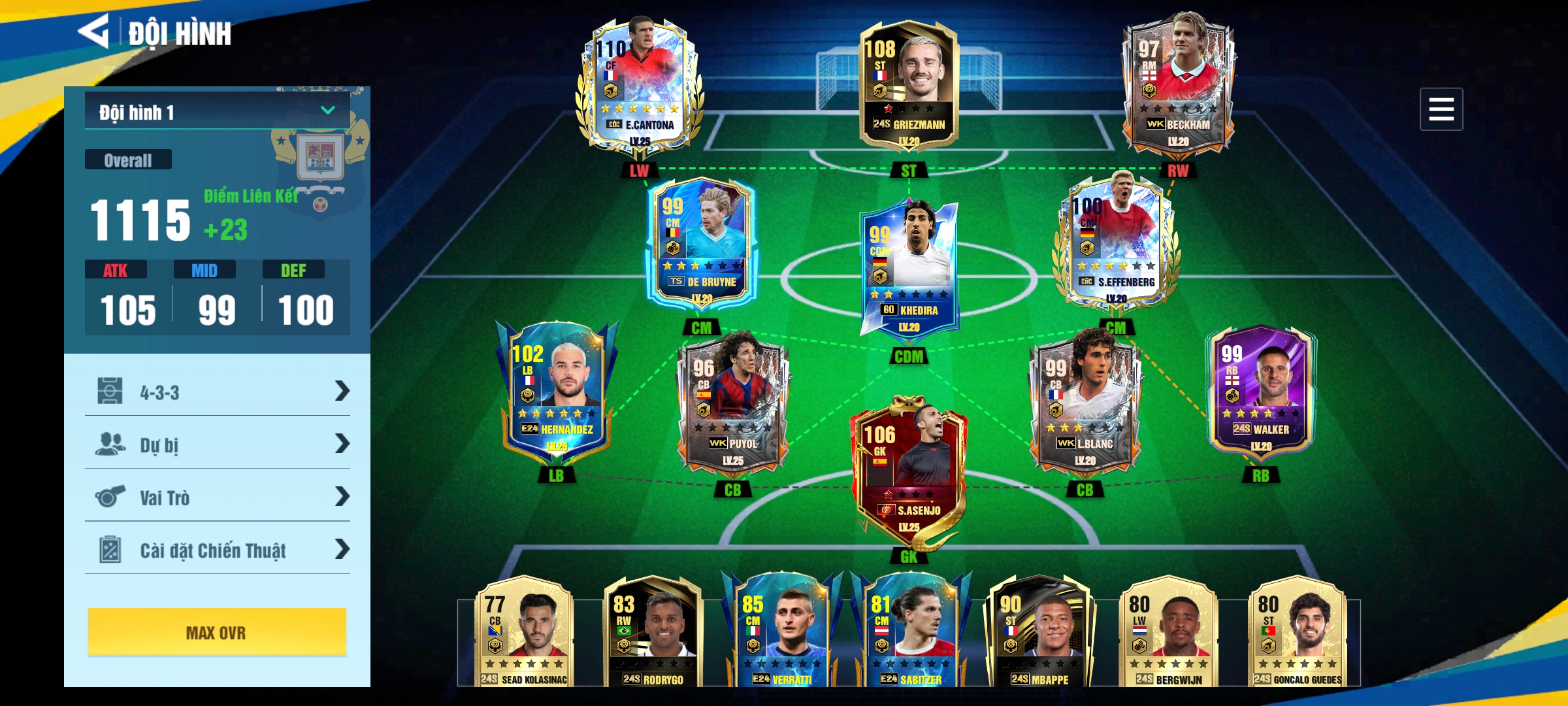The height and width of the screenshot is (706, 1568).
Task: Tap the yellow MAX OVR button
Action: point(217,632)
